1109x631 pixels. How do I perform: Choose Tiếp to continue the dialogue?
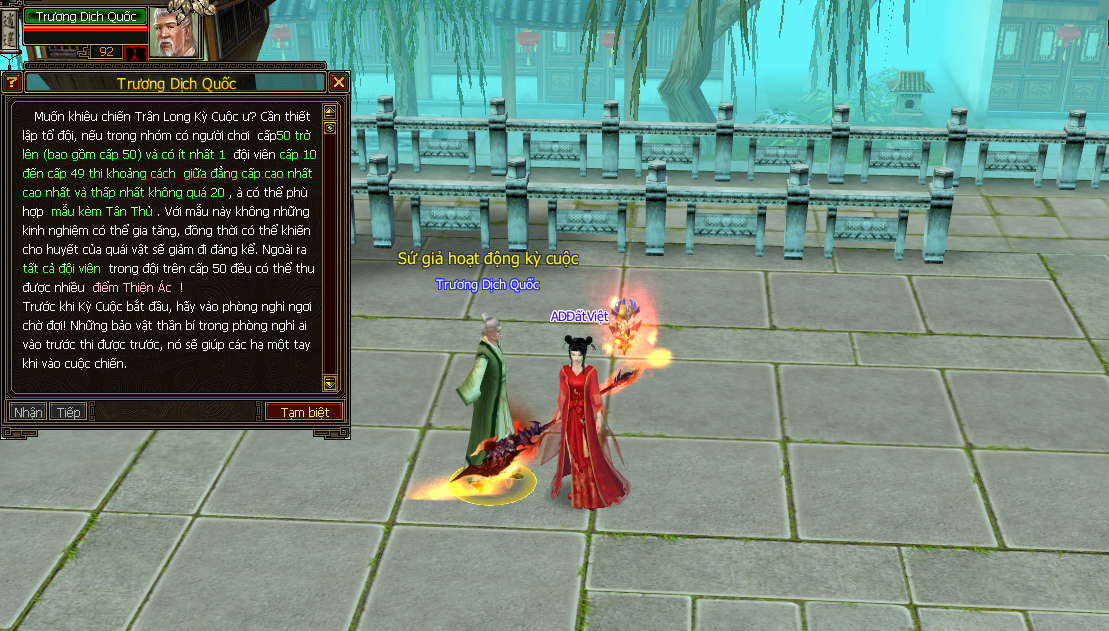coord(69,412)
